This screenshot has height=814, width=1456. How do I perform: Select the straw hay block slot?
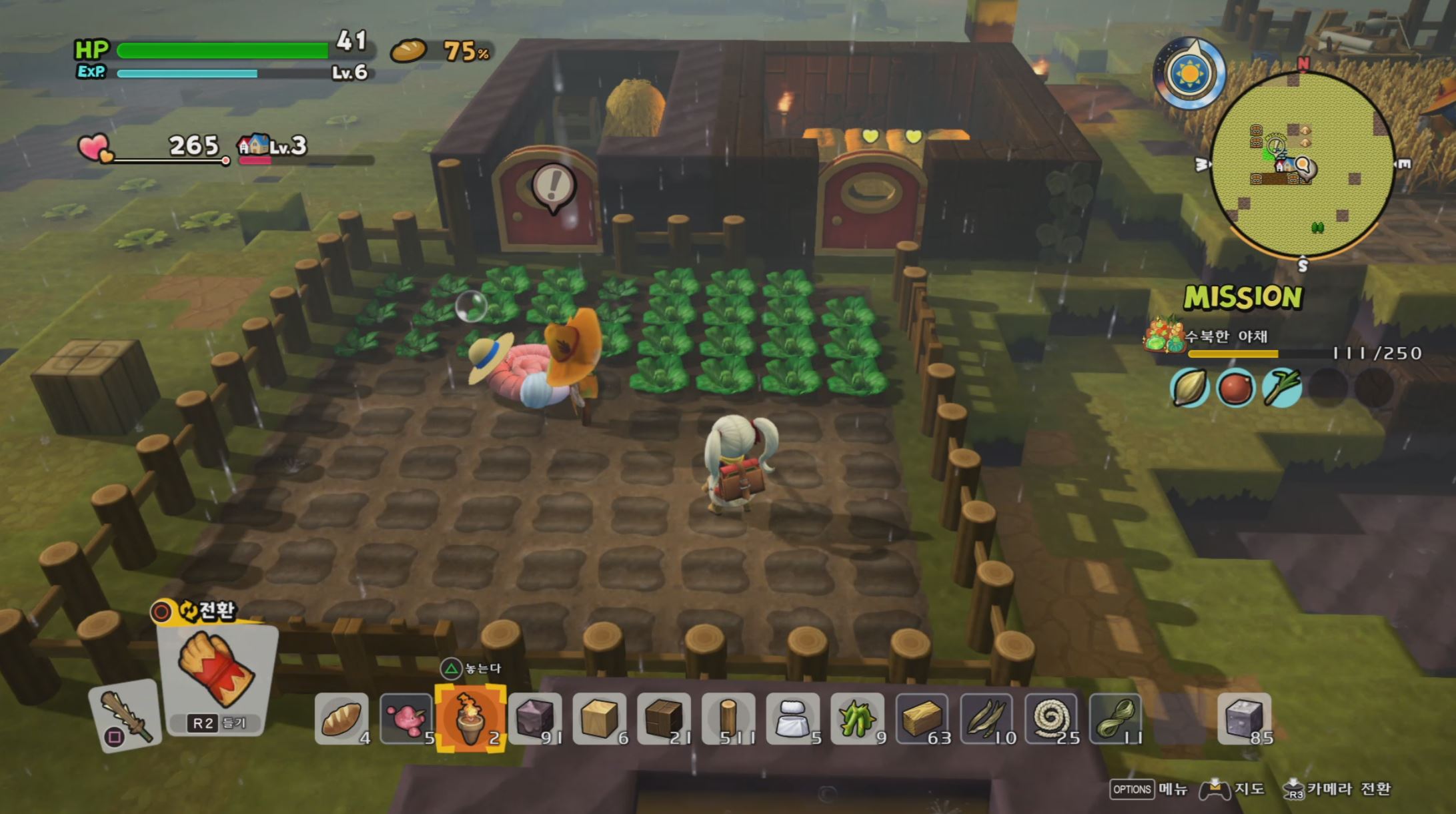pyautogui.click(x=922, y=719)
